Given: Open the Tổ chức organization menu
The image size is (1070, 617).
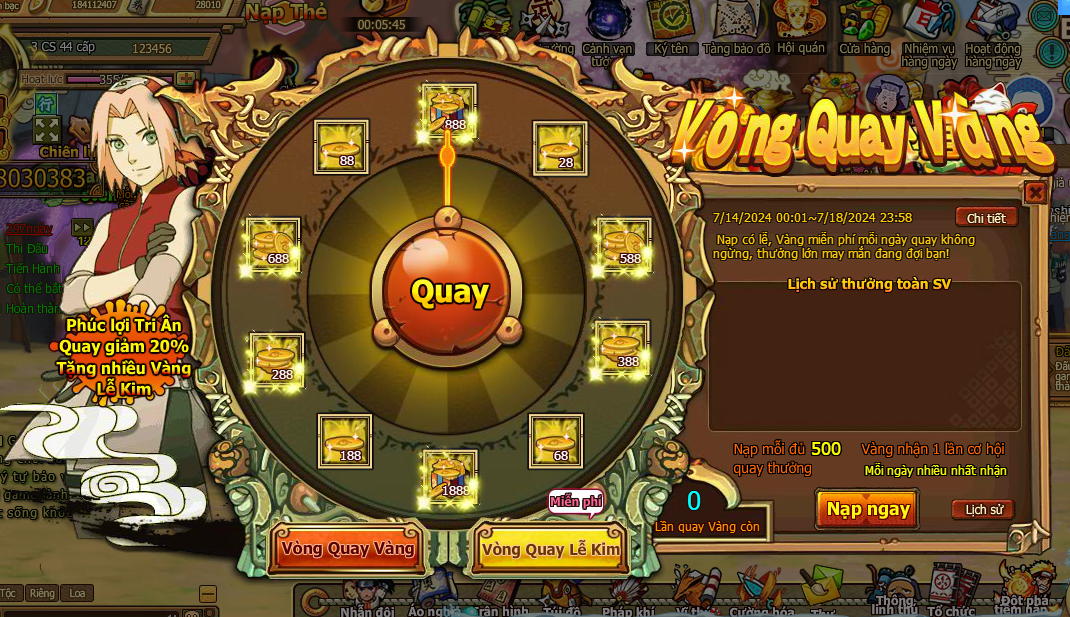Looking at the screenshot, I should pos(950,590).
